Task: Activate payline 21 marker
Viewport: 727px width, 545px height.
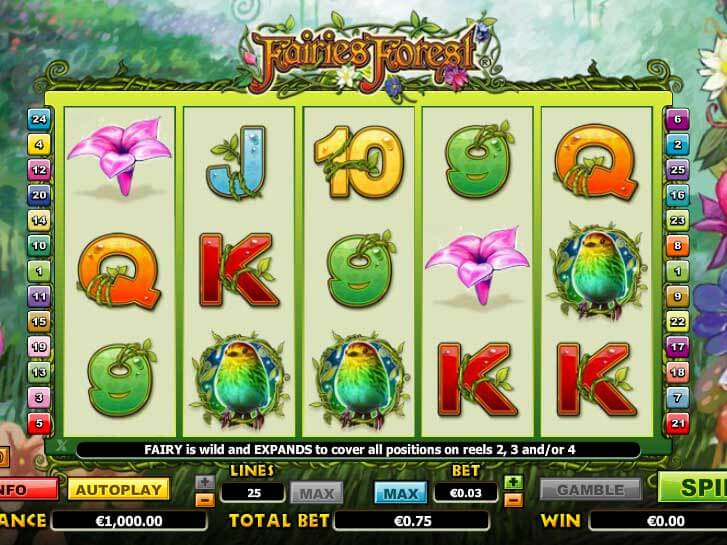Action: [x=678, y=424]
